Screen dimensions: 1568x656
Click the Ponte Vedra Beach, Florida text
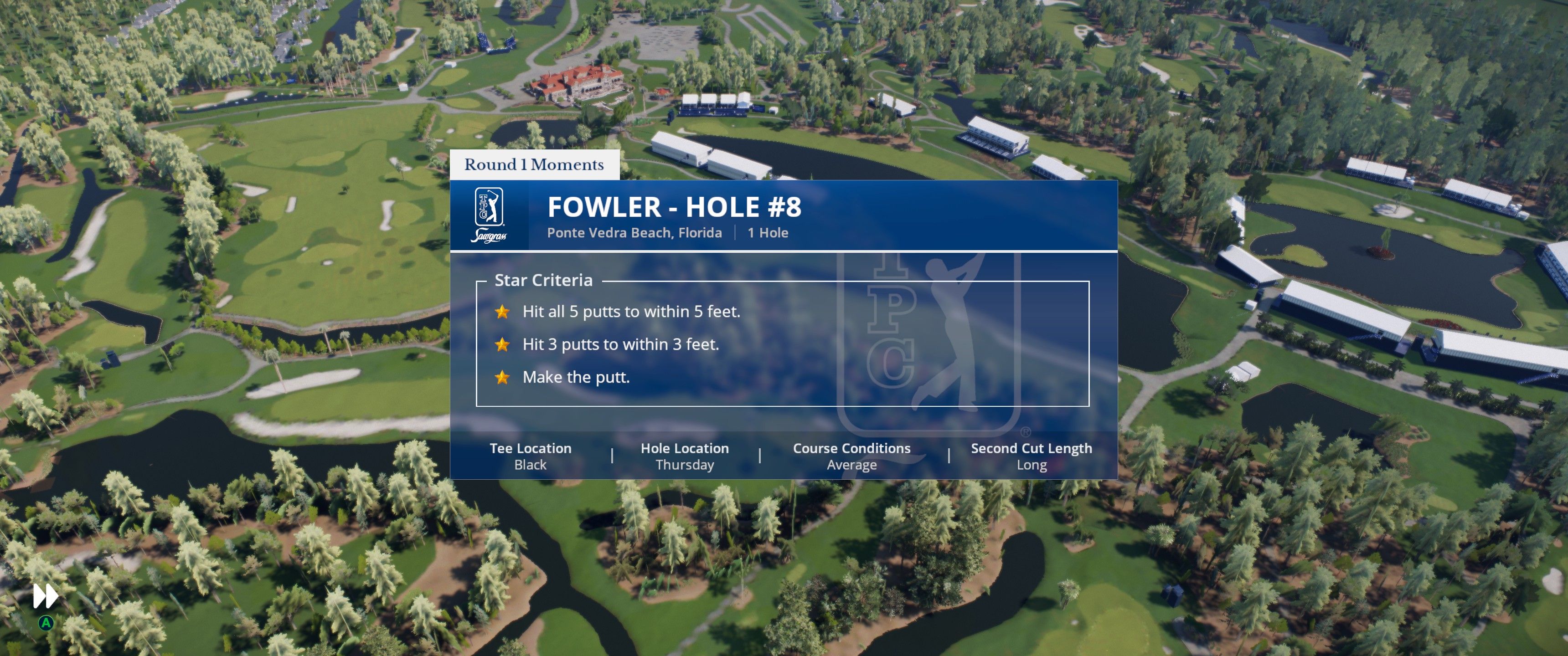pyautogui.click(x=634, y=232)
